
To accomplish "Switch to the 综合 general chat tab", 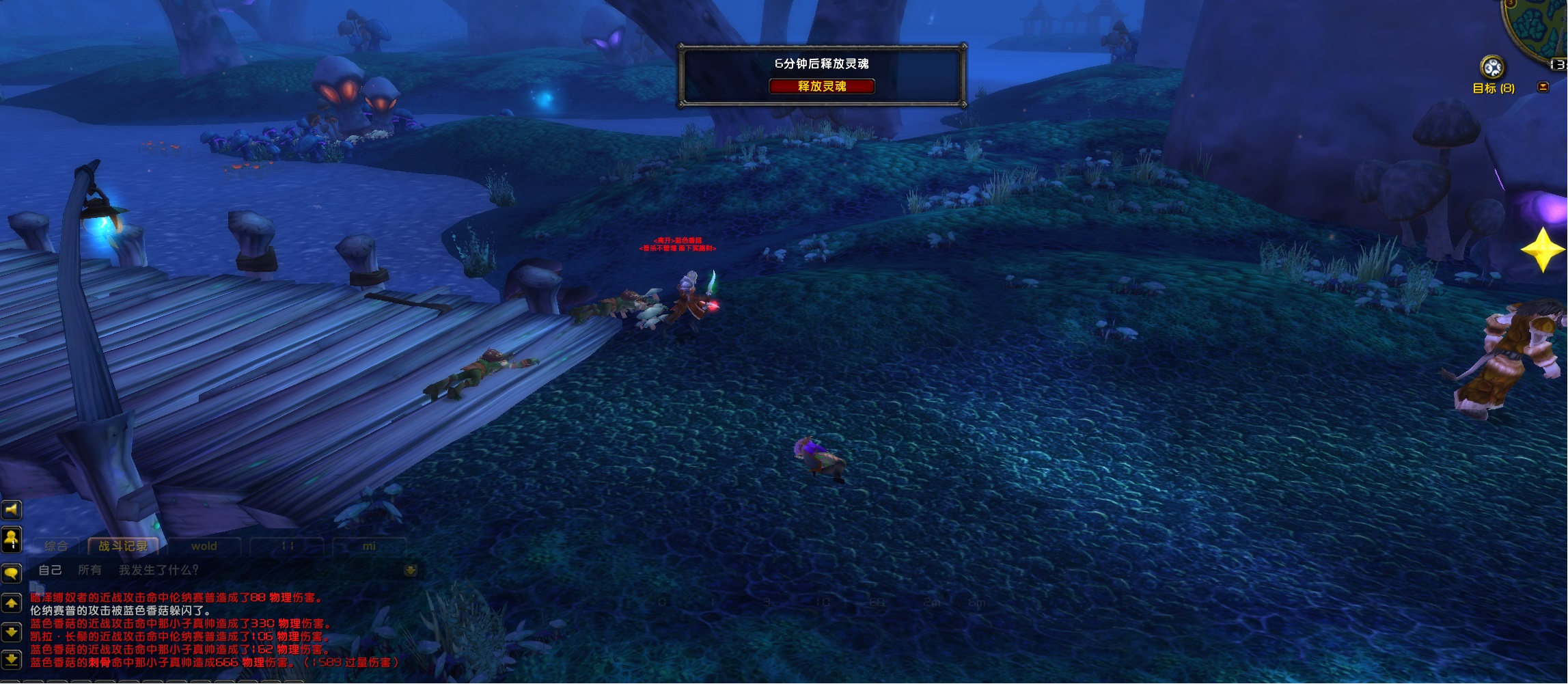I will pos(56,546).
